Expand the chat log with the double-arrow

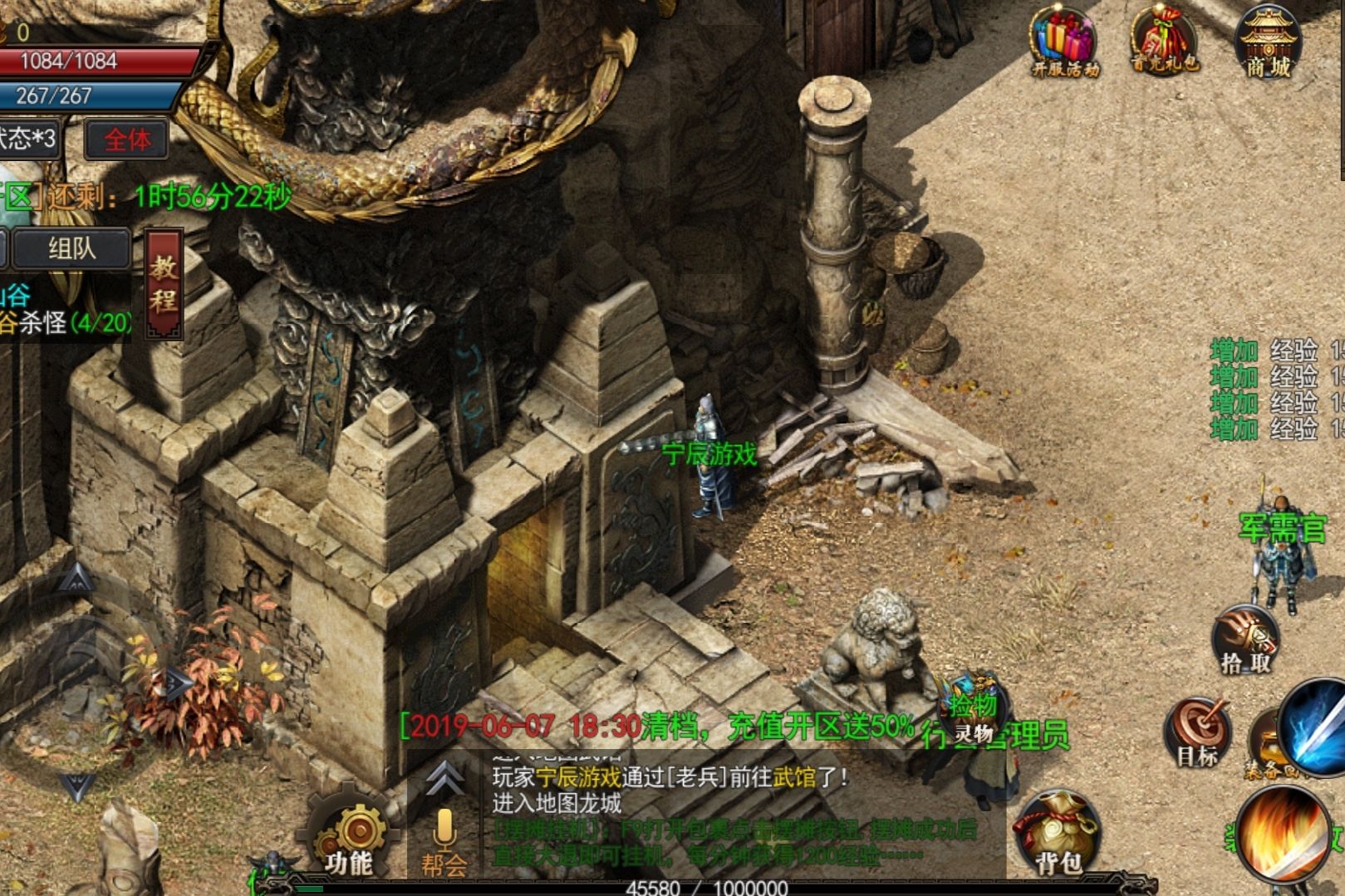(x=444, y=779)
